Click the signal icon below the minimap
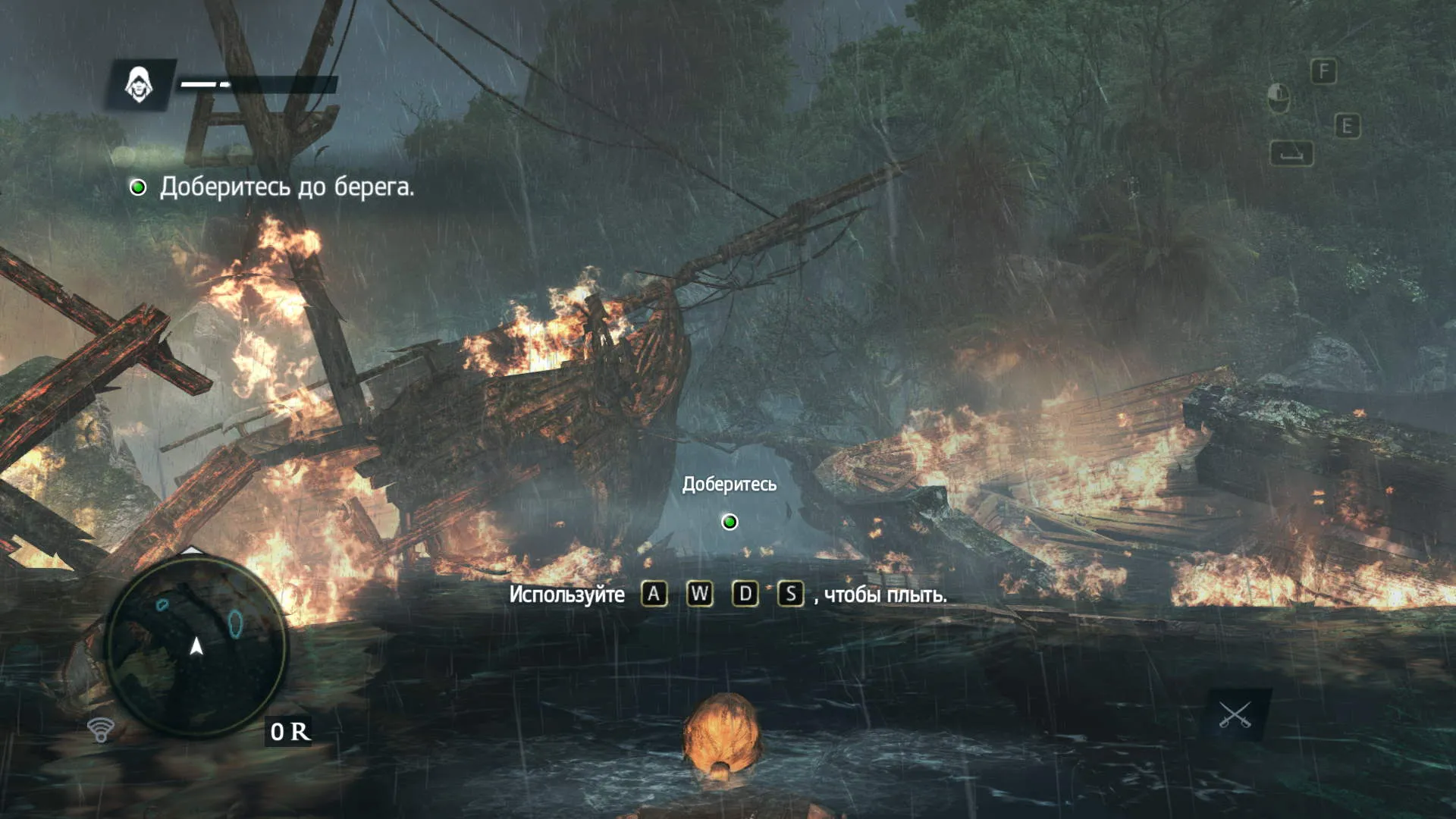1456x819 pixels. pos(100,730)
